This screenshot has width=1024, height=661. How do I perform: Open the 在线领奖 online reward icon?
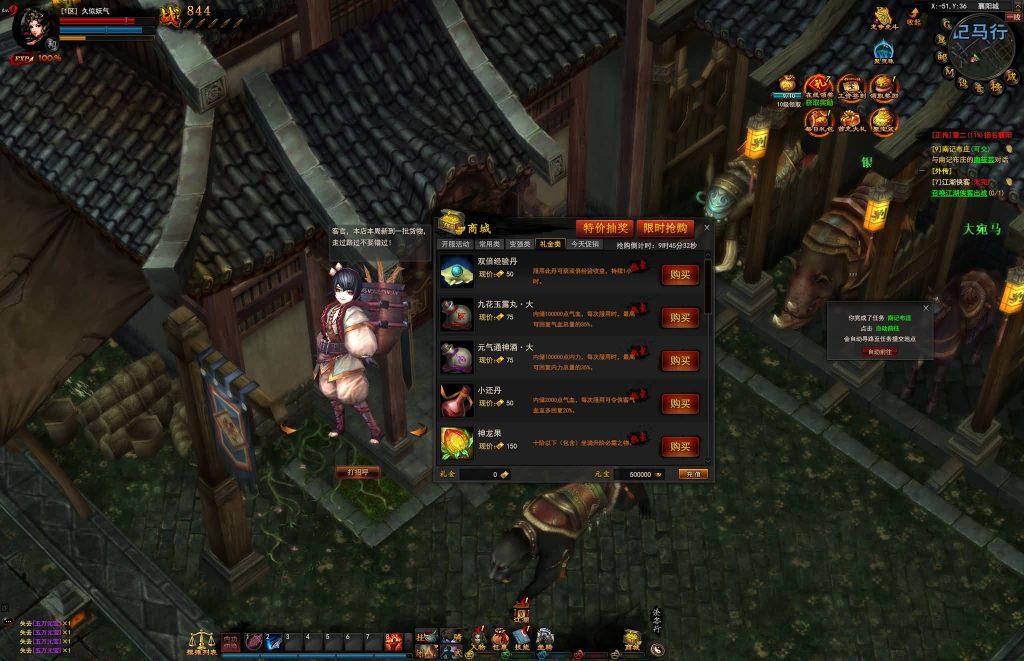[819, 90]
